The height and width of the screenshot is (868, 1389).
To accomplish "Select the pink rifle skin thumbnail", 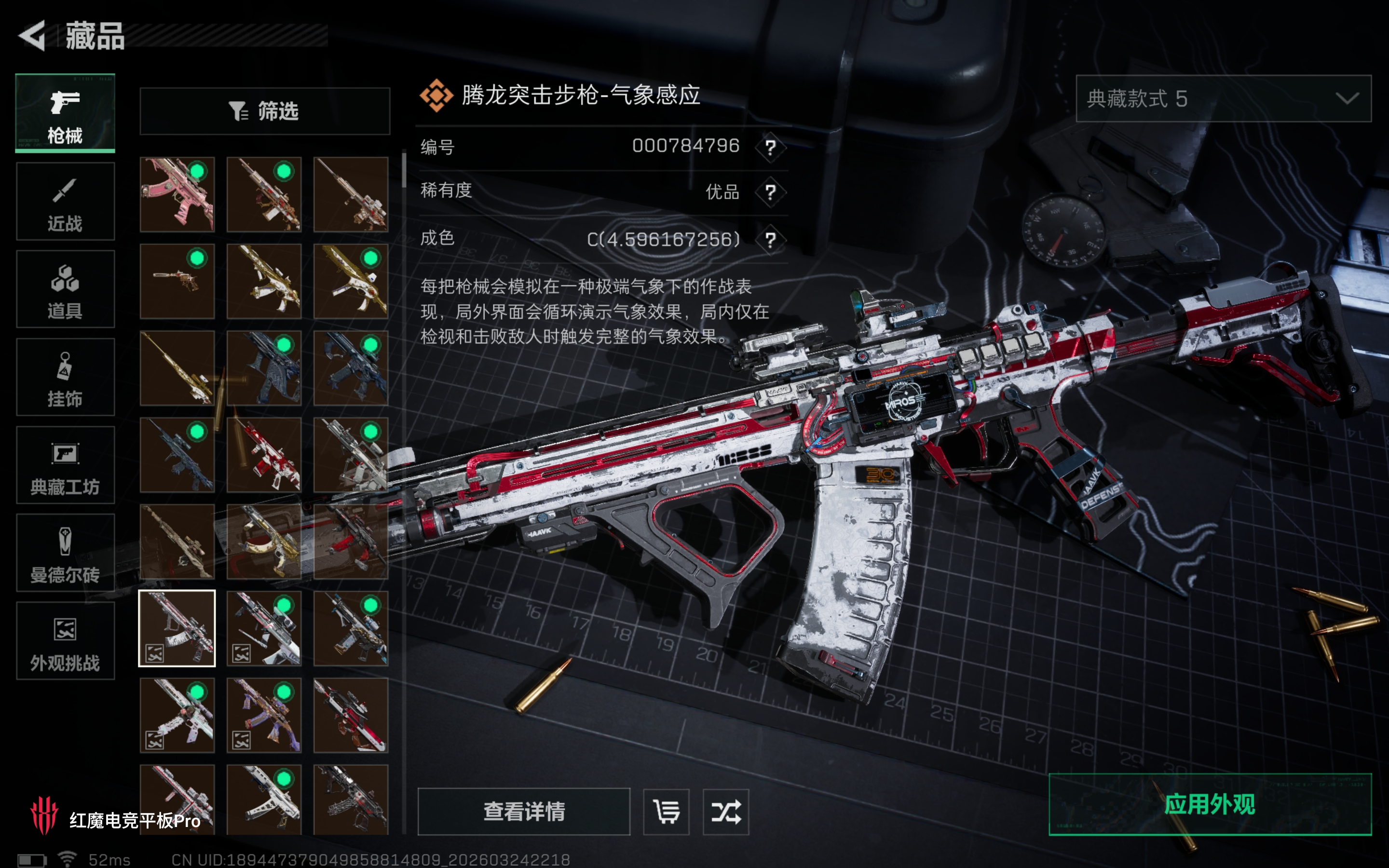I will point(177,195).
